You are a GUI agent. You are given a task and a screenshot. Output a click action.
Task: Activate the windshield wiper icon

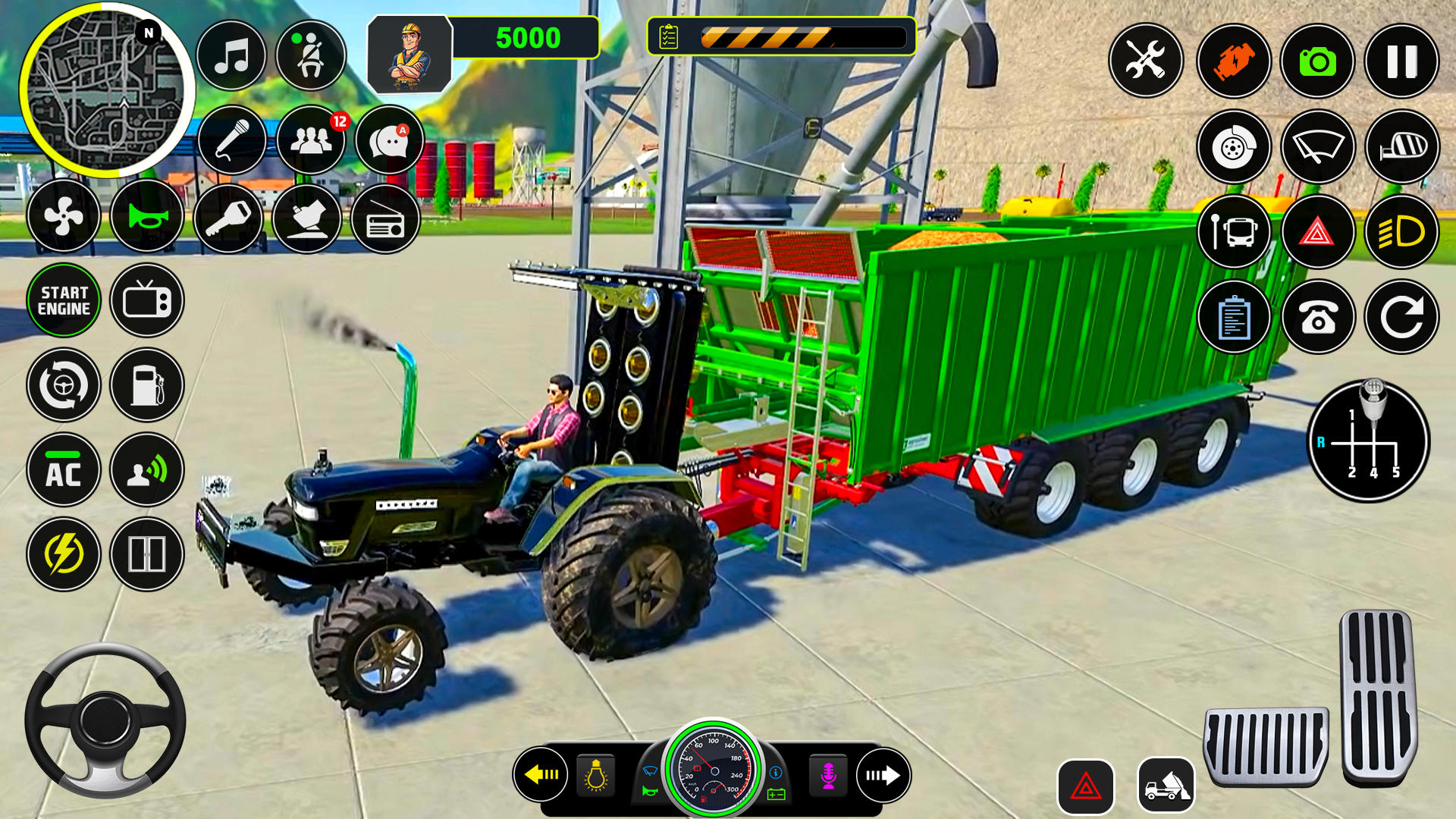click(x=1318, y=147)
